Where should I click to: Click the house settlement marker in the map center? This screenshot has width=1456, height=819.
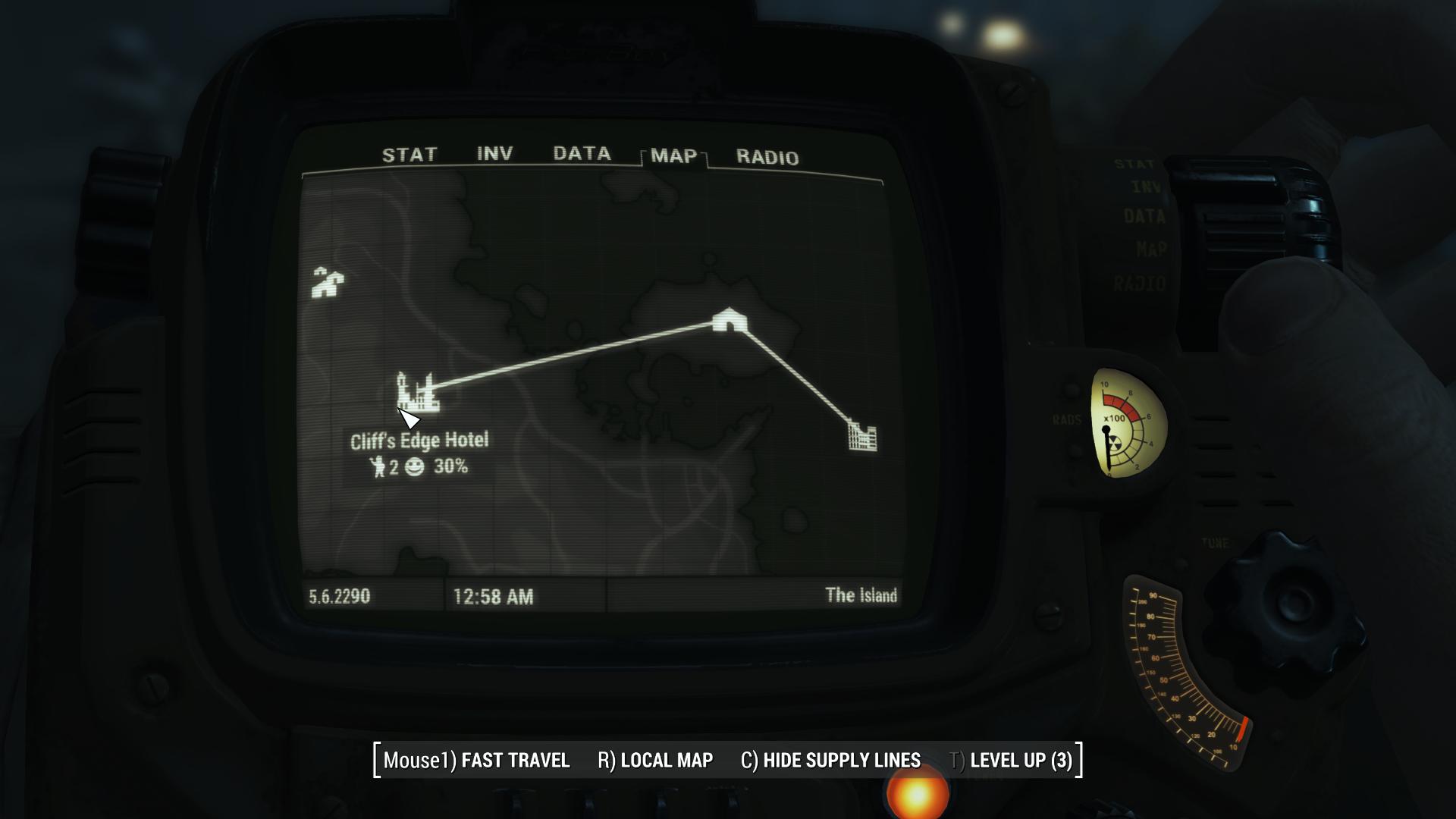730,320
